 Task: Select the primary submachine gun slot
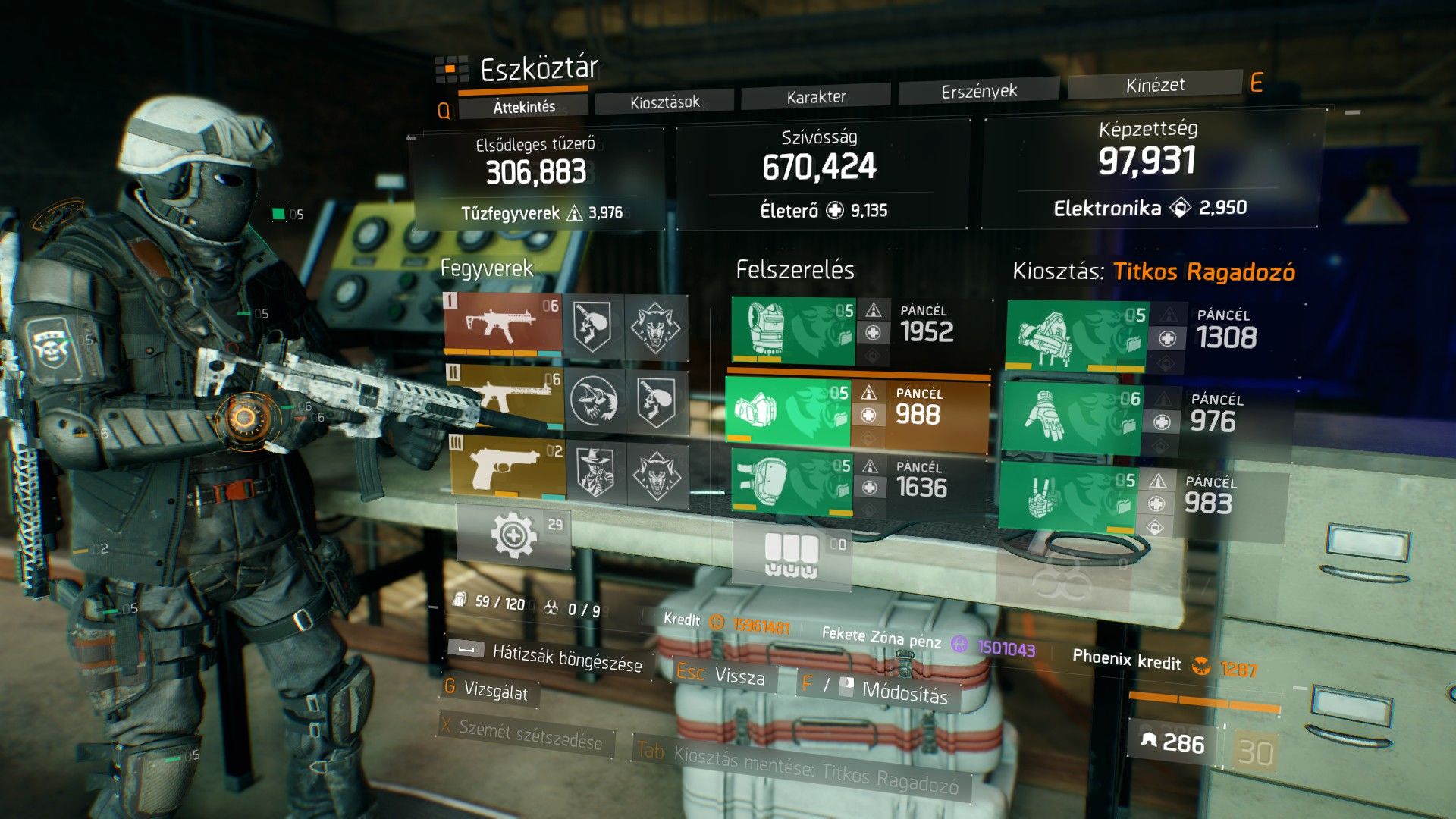504,325
